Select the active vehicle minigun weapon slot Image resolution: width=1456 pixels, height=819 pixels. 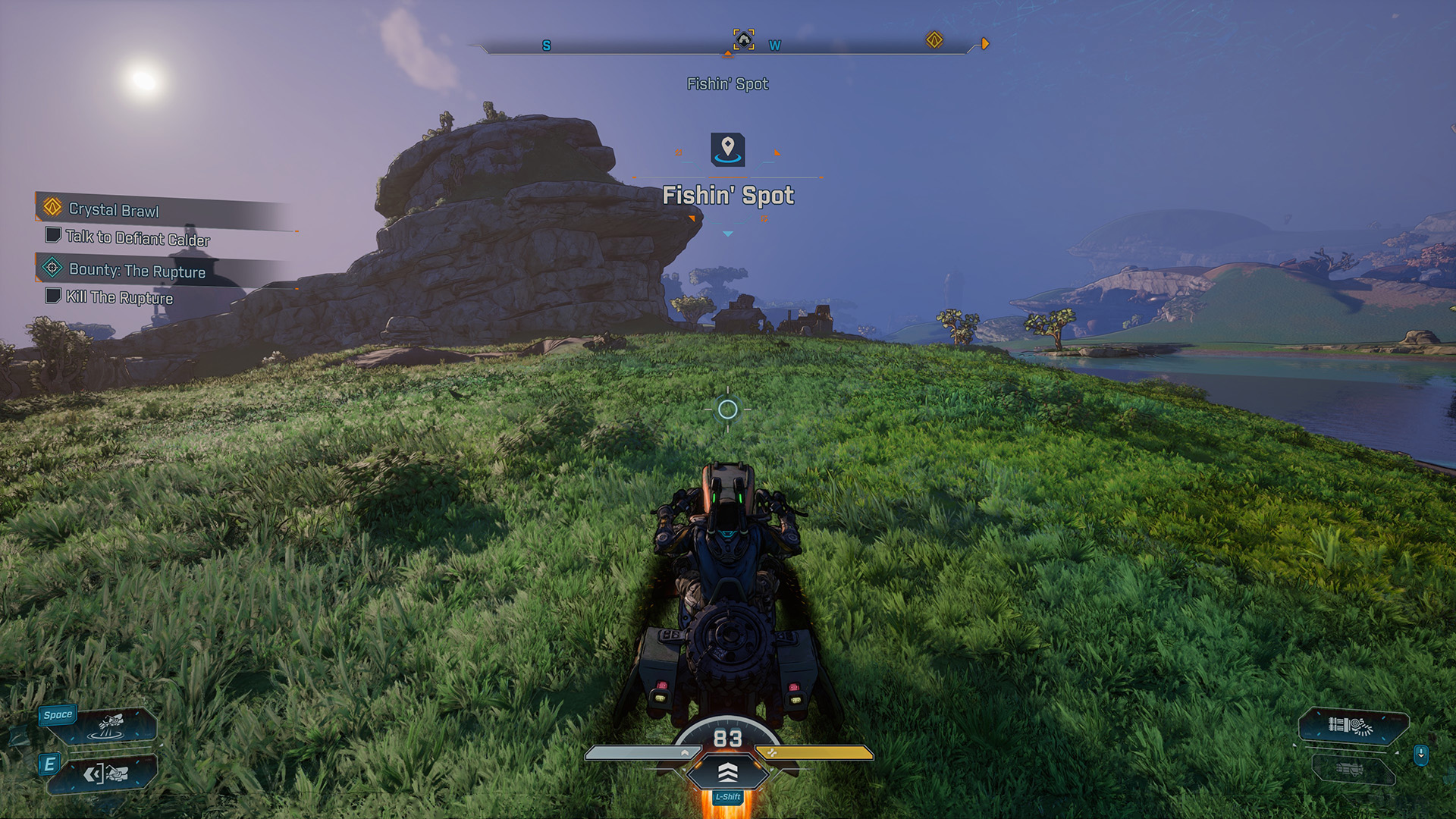point(1353,726)
